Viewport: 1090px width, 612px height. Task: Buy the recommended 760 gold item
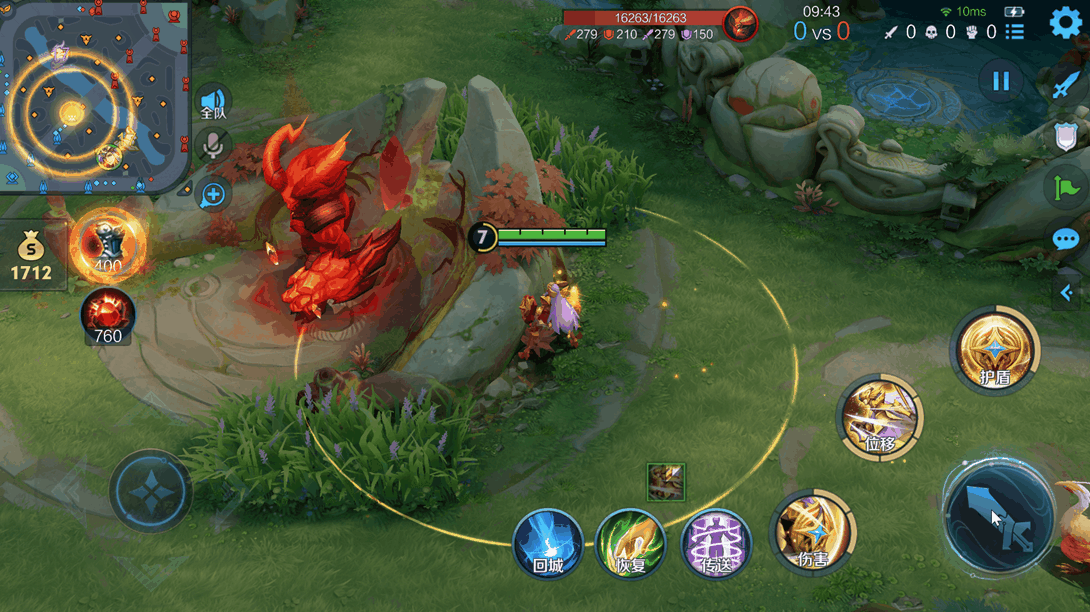pos(107,318)
